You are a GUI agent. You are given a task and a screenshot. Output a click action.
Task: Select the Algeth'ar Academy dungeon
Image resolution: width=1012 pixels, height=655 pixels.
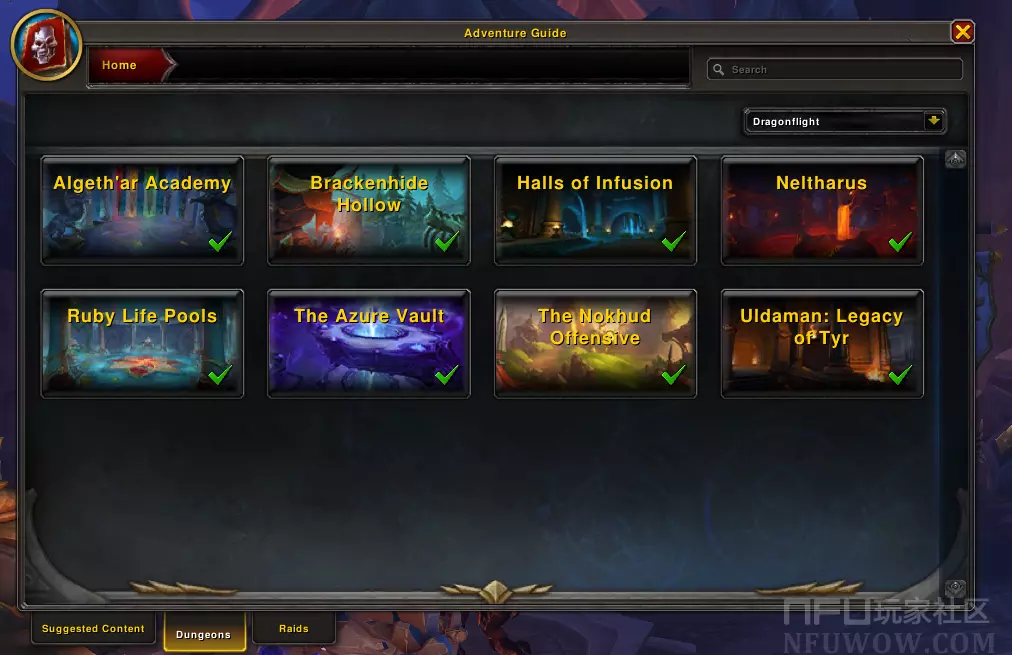tap(142, 210)
